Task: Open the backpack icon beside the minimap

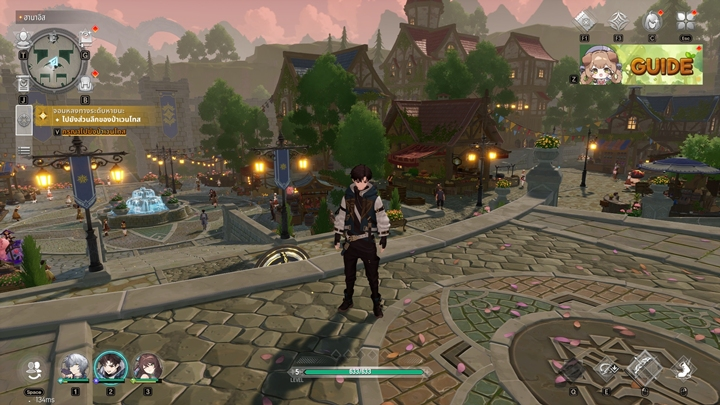Action: [85, 82]
